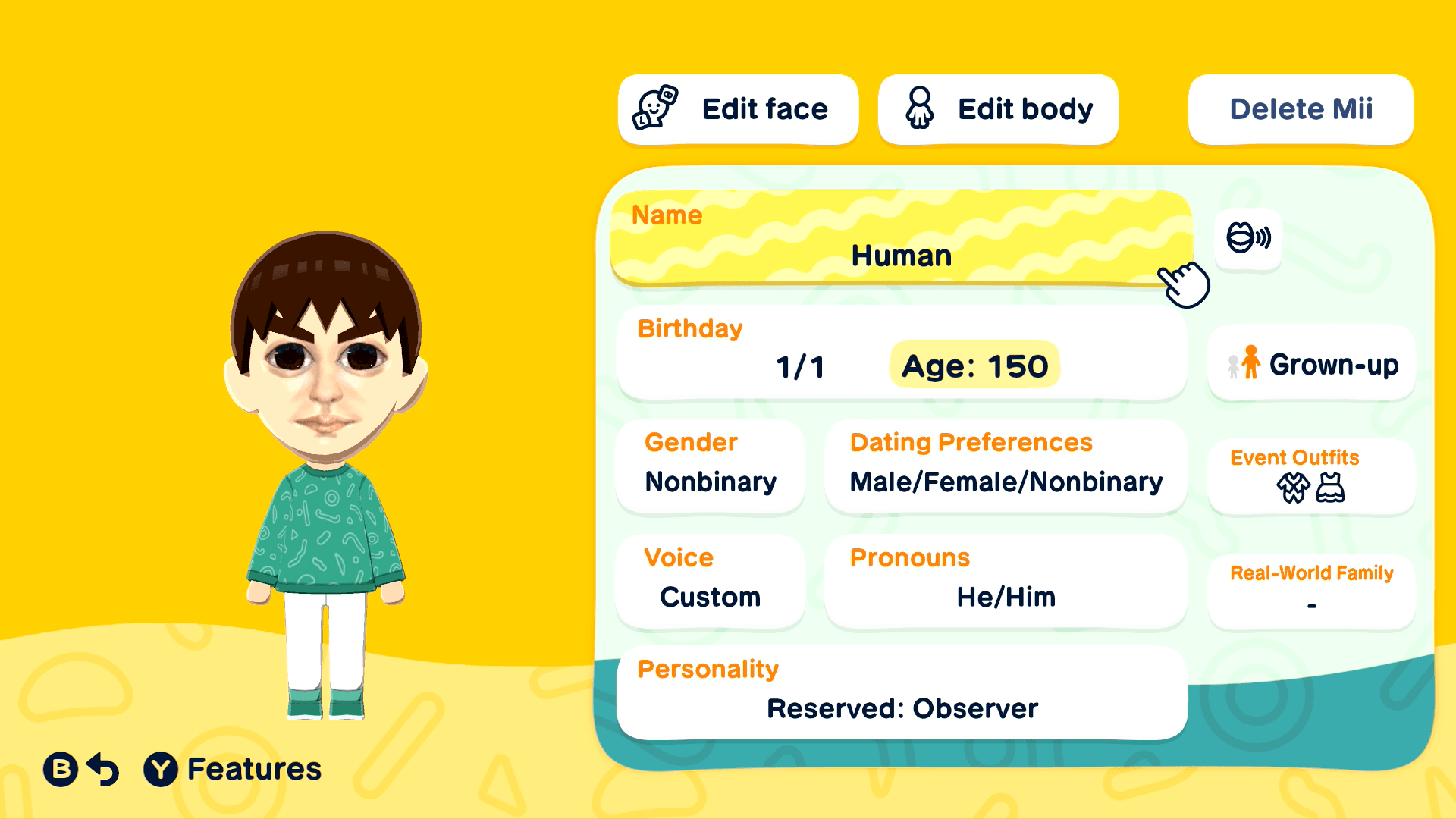
Task: Click the body figure icon beside Edit body
Action: click(x=919, y=108)
